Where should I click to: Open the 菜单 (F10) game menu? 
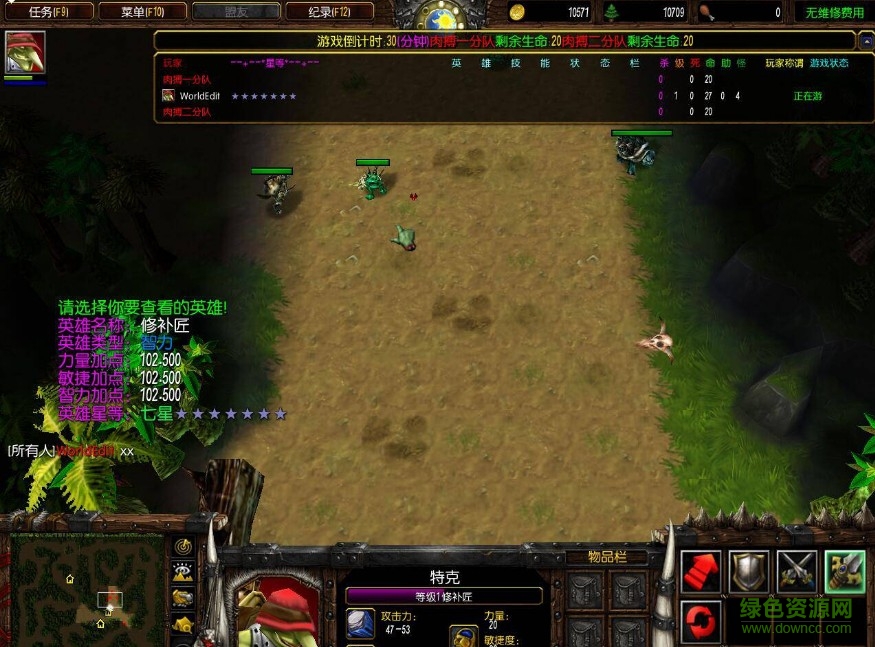(x=141, y=12)
